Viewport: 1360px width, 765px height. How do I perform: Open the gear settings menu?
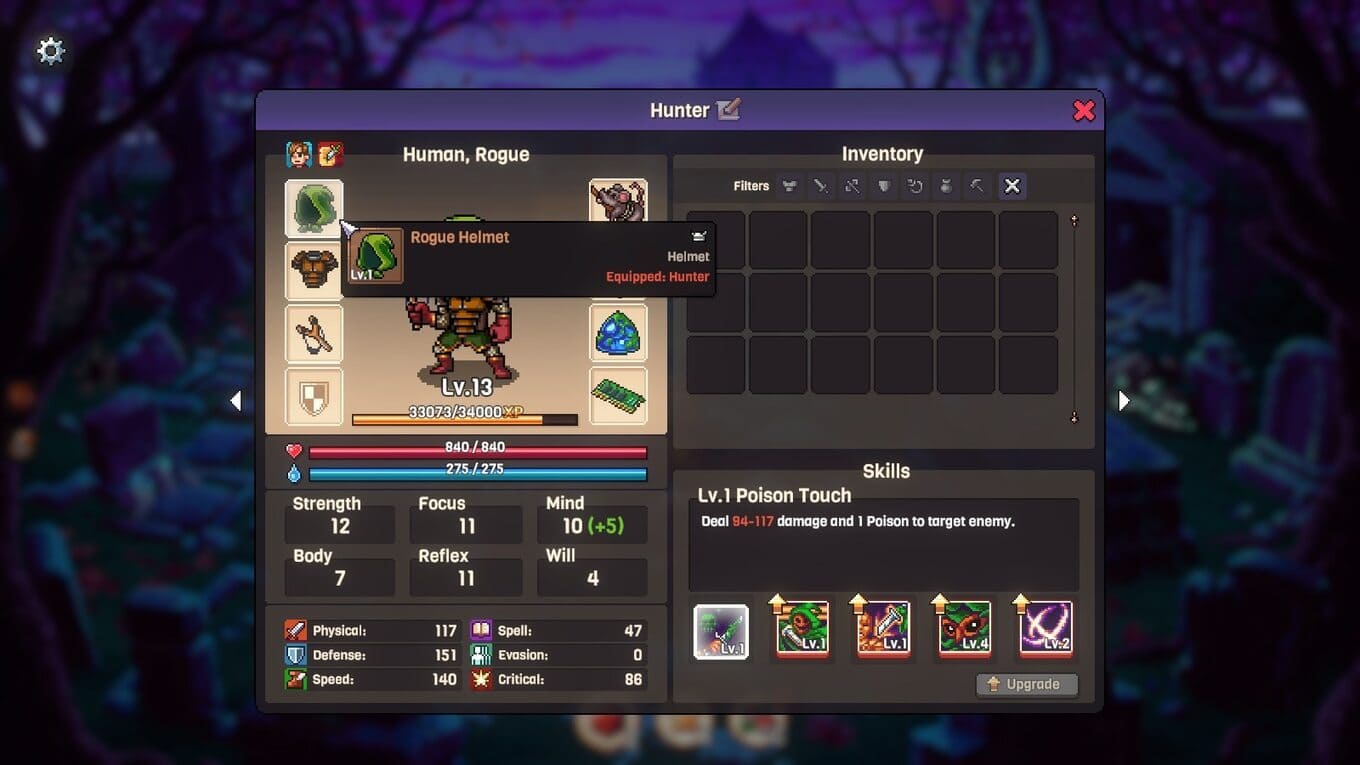pyautogui.click(x=50, y=51)
